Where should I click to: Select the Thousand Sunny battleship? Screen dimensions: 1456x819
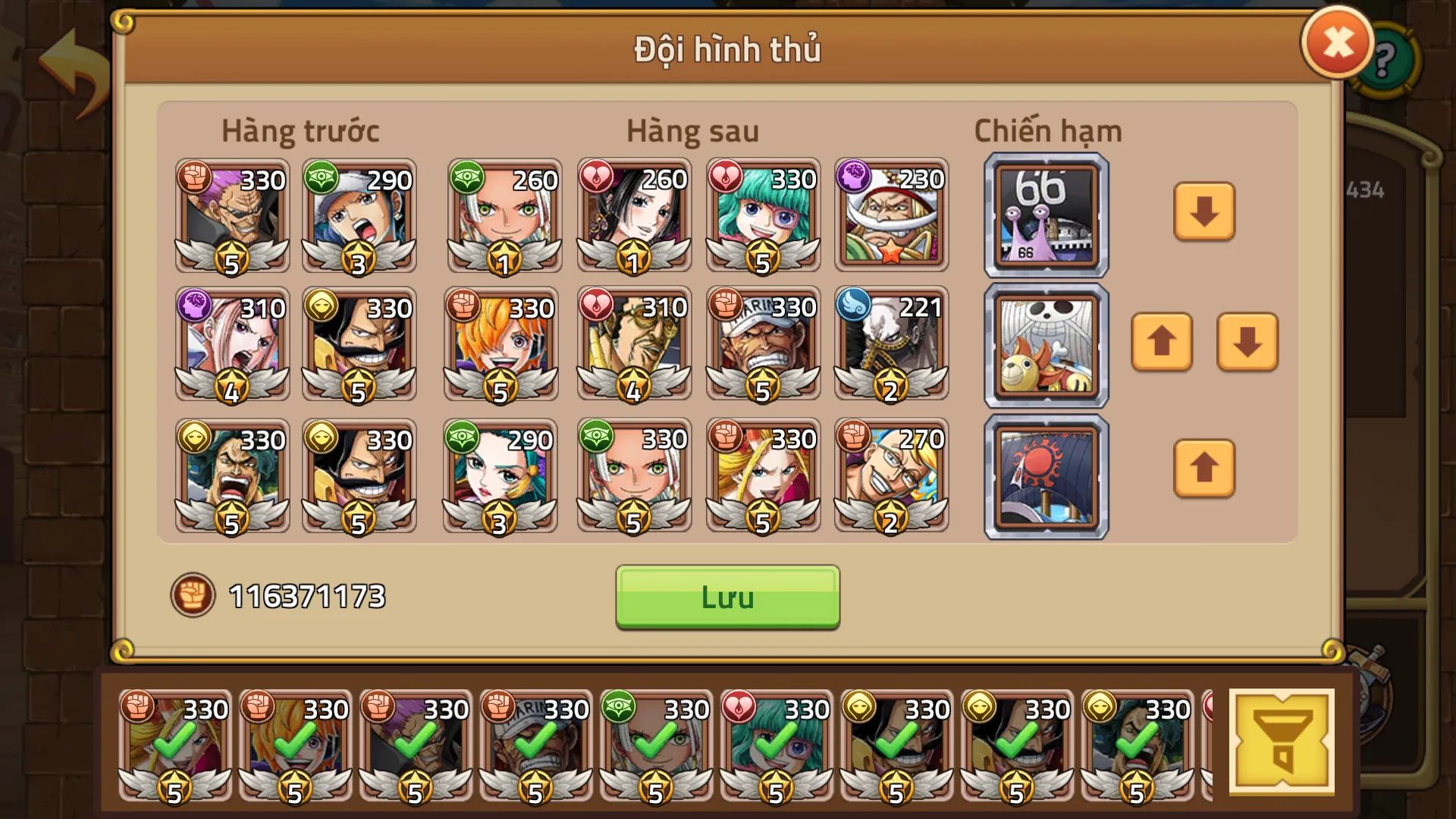[x=1044, y=344]
